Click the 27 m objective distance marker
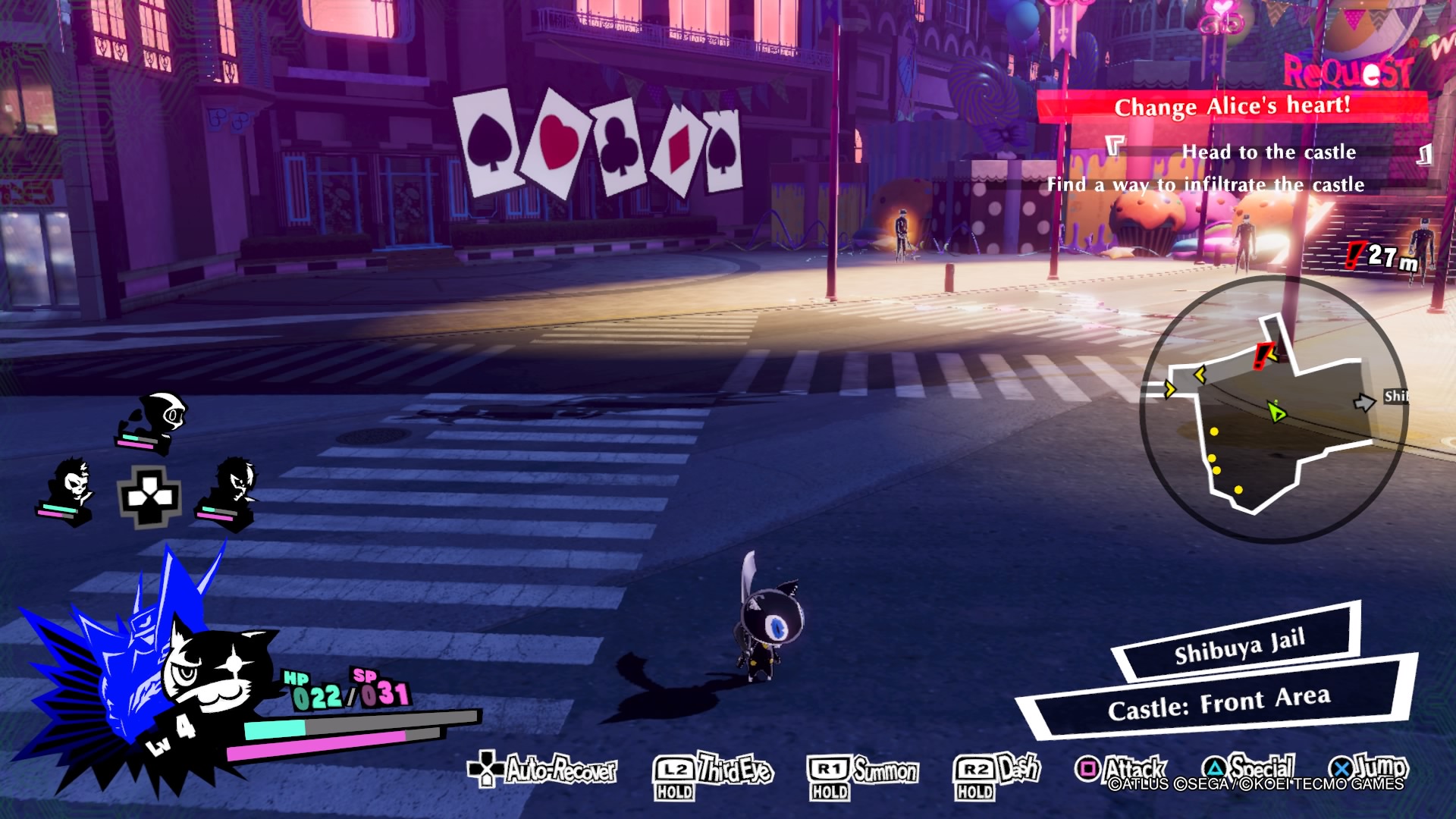Viewport: 1456px width, 819px height. coord(1382,257)
